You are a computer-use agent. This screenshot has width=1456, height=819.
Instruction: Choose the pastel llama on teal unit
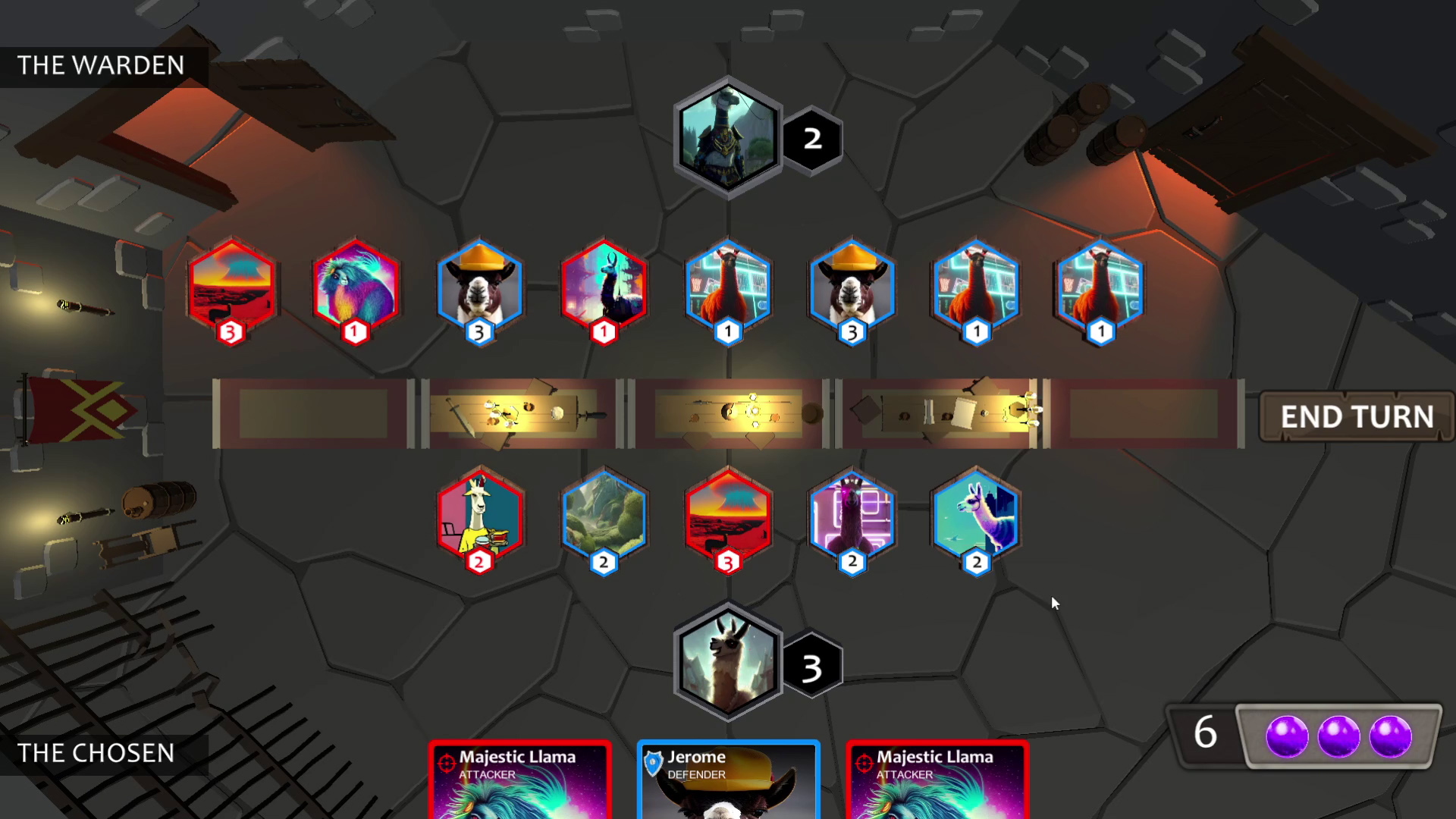pyautogui.click(x=976, y=517)
